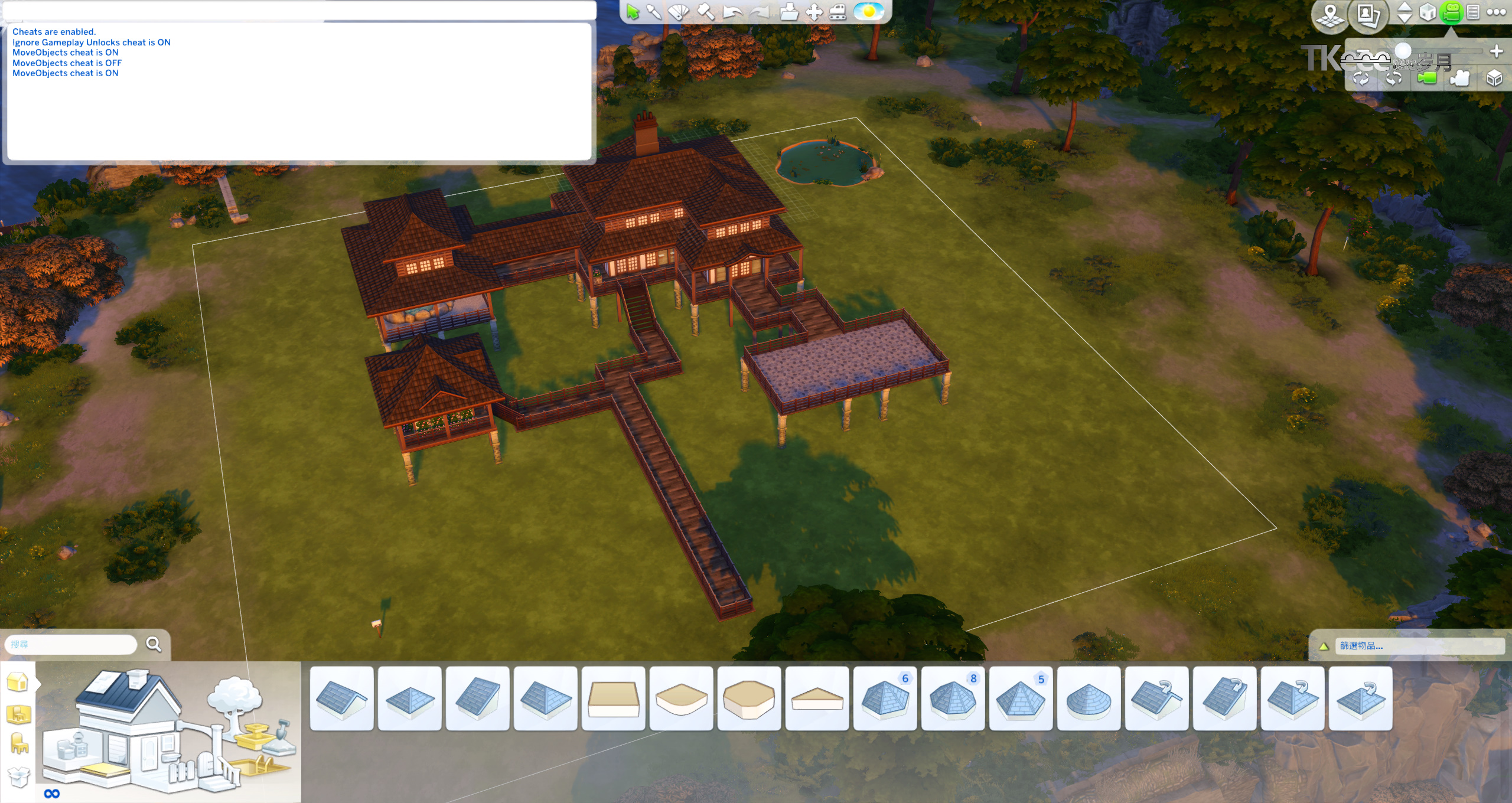Open the Gallery photos button

click(x=1368, y=14)
